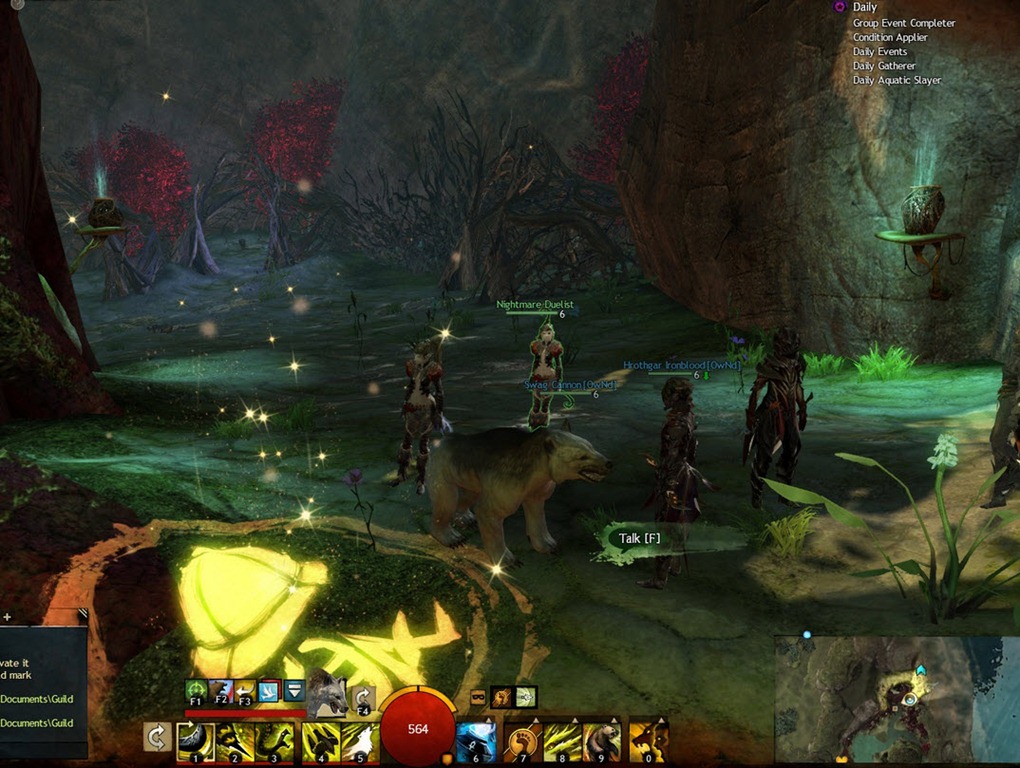Image resolution: width=1020 pixels, height=768 pixels.
Task: Activate weapon skill 1 on the hotbar
Action: point(195,741)
